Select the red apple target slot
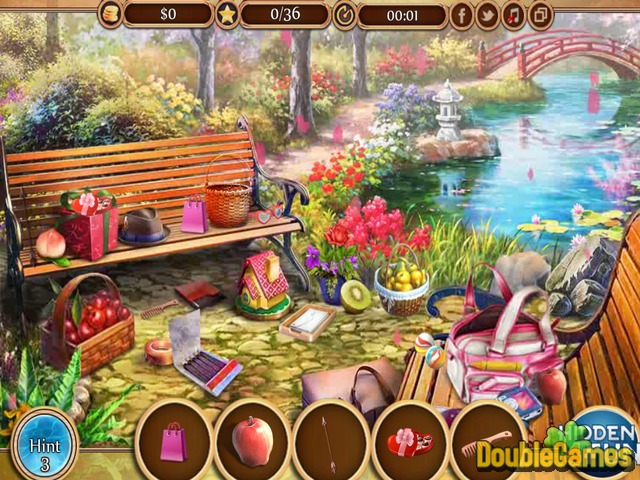Image resolution: width=640 pixels, height=480 pixels. (252, 441)
